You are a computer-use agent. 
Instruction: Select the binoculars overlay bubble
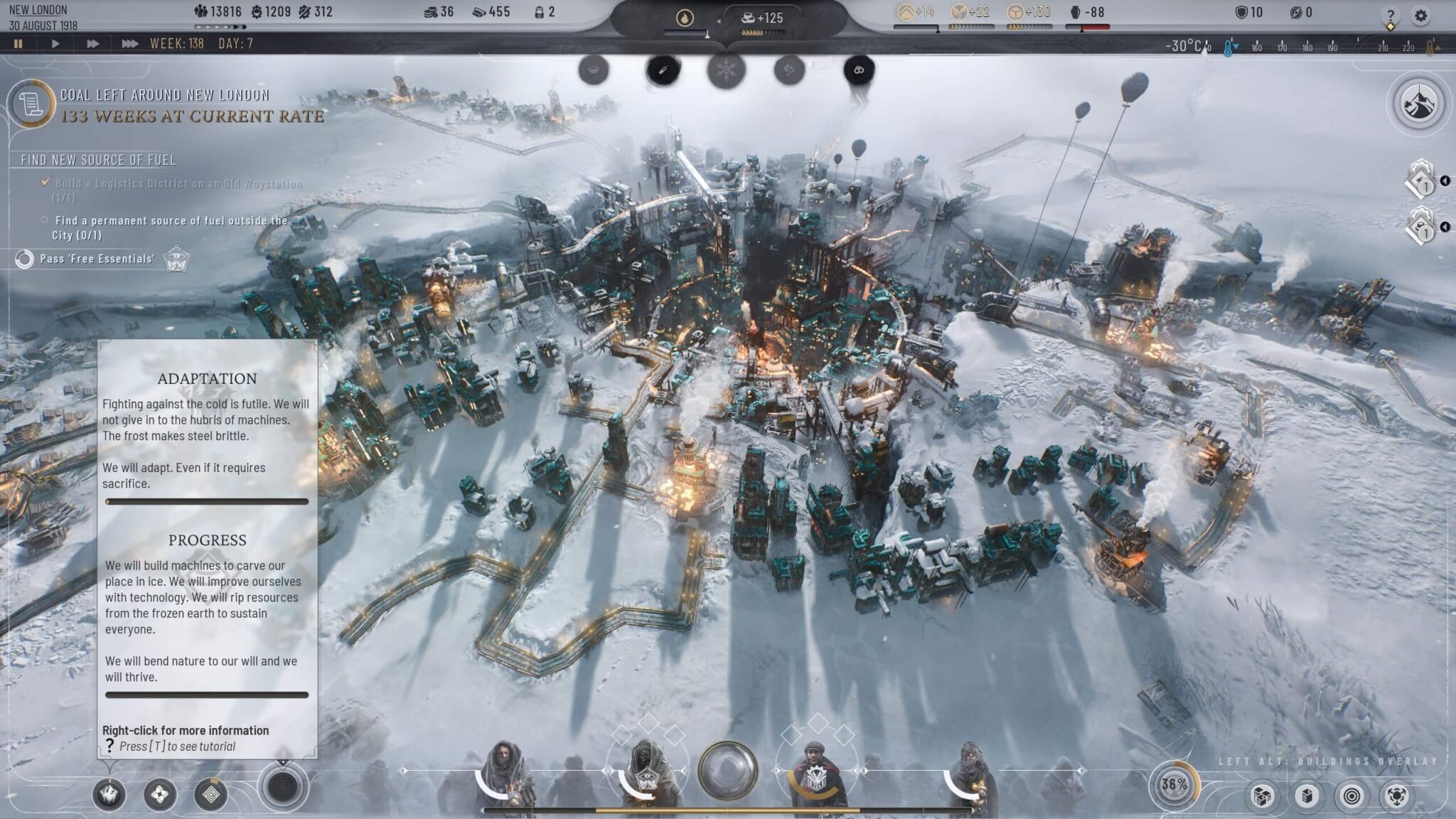[x=859, y=70]
